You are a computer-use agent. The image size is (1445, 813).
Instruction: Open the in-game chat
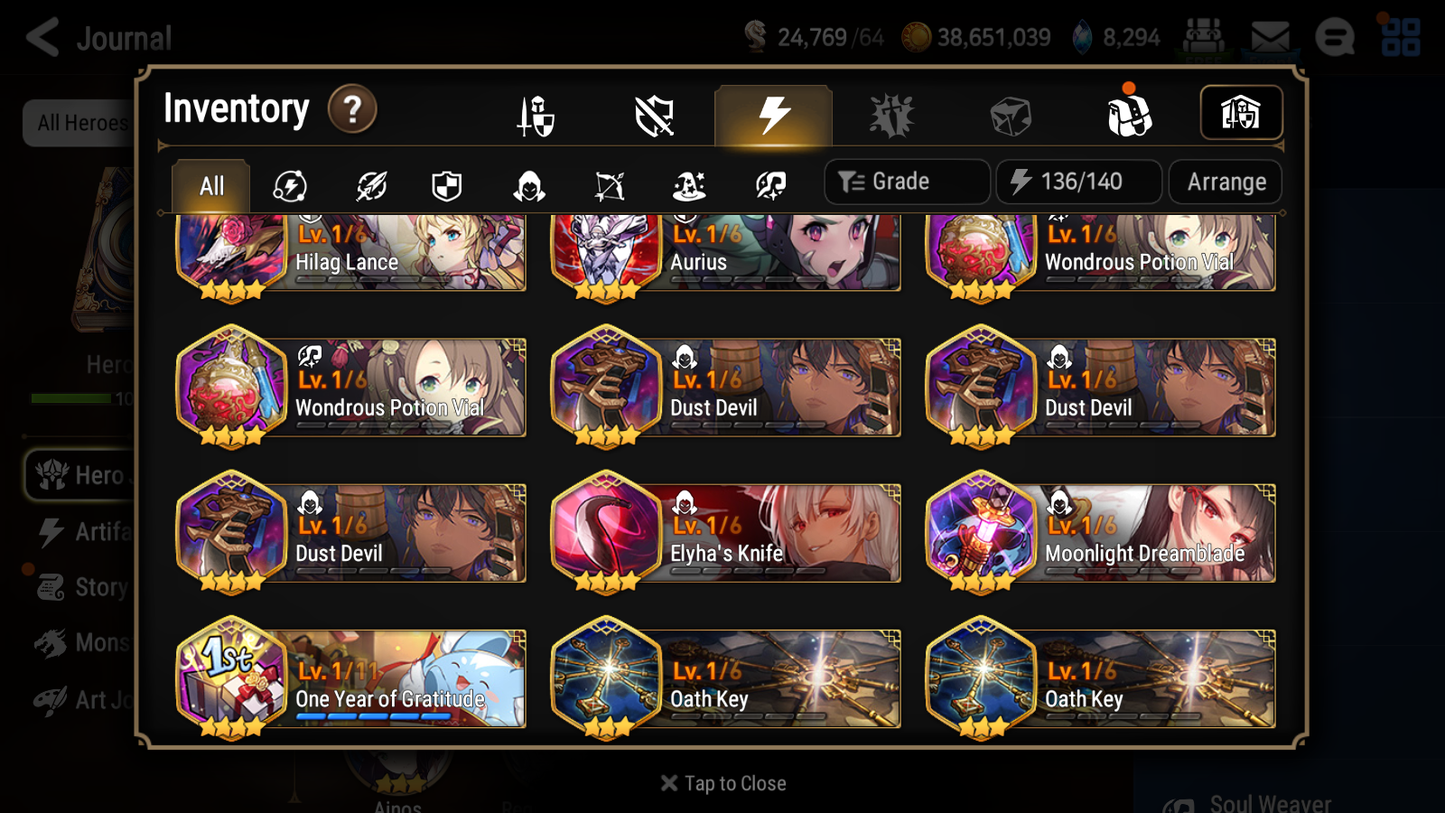pos(1334,37)
